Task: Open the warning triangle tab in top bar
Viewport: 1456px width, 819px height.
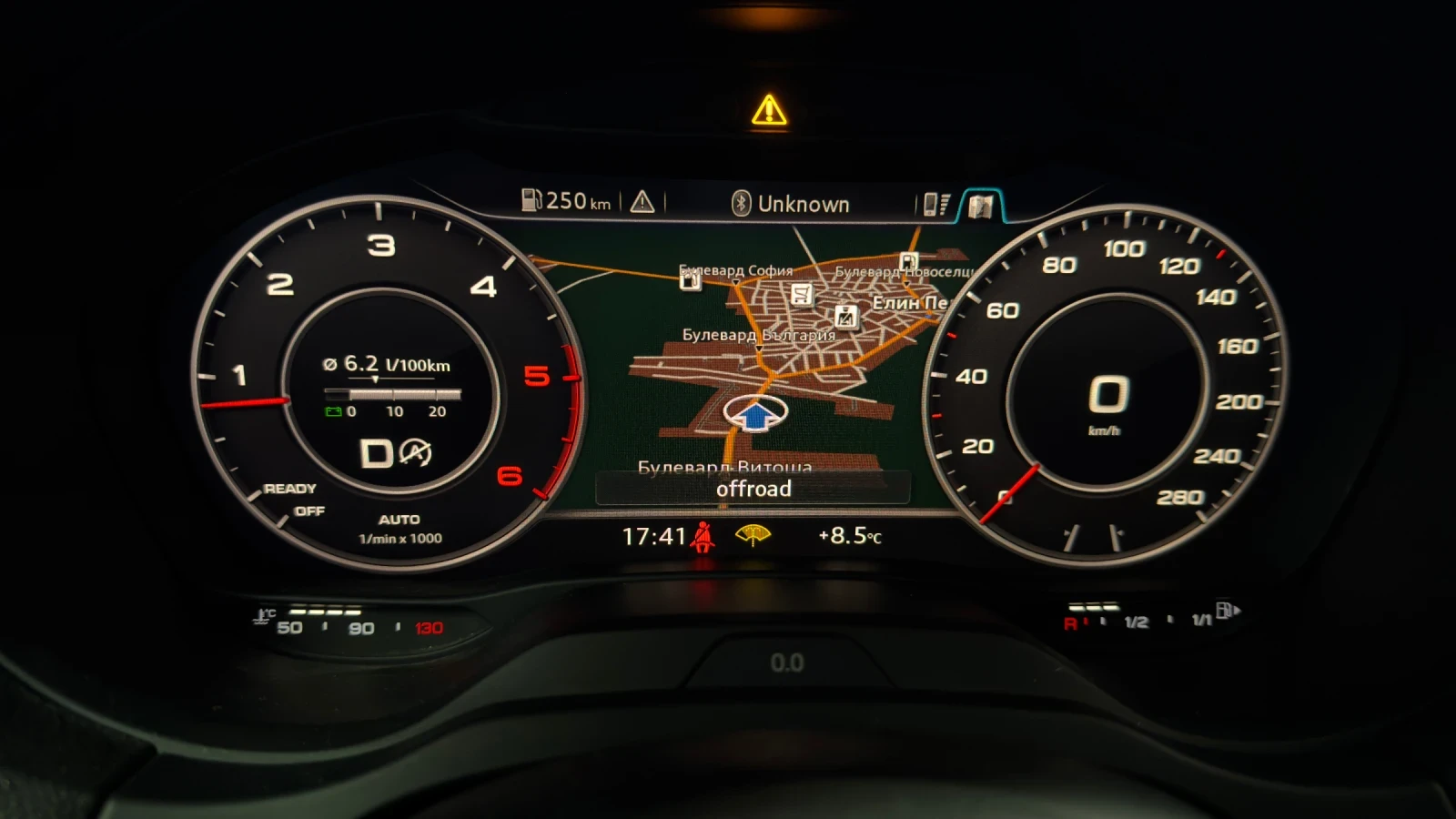Action: pyautogui.click(x=642, y=201)
